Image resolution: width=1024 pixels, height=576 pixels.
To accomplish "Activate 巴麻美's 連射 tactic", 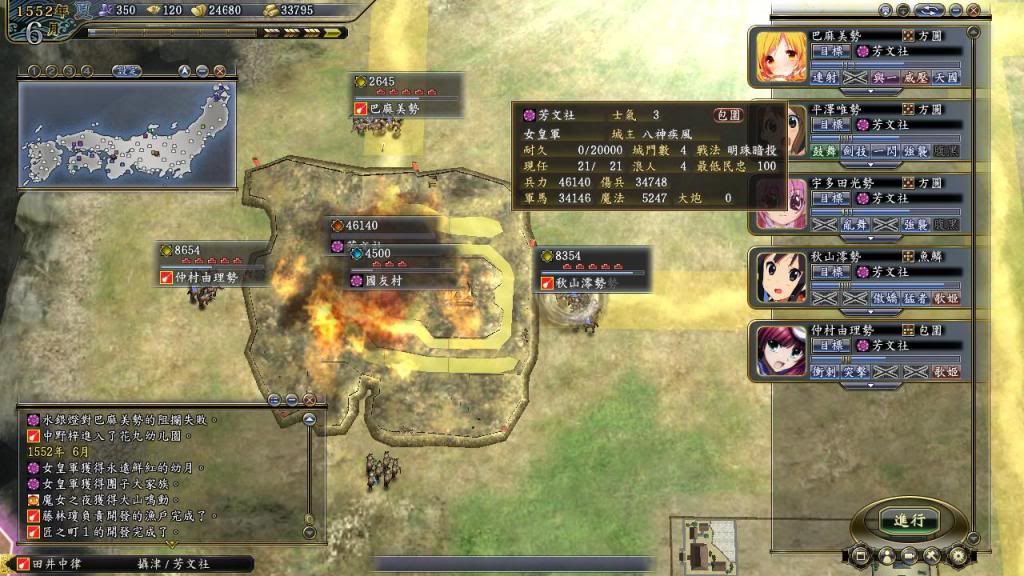I will [825, 77].
